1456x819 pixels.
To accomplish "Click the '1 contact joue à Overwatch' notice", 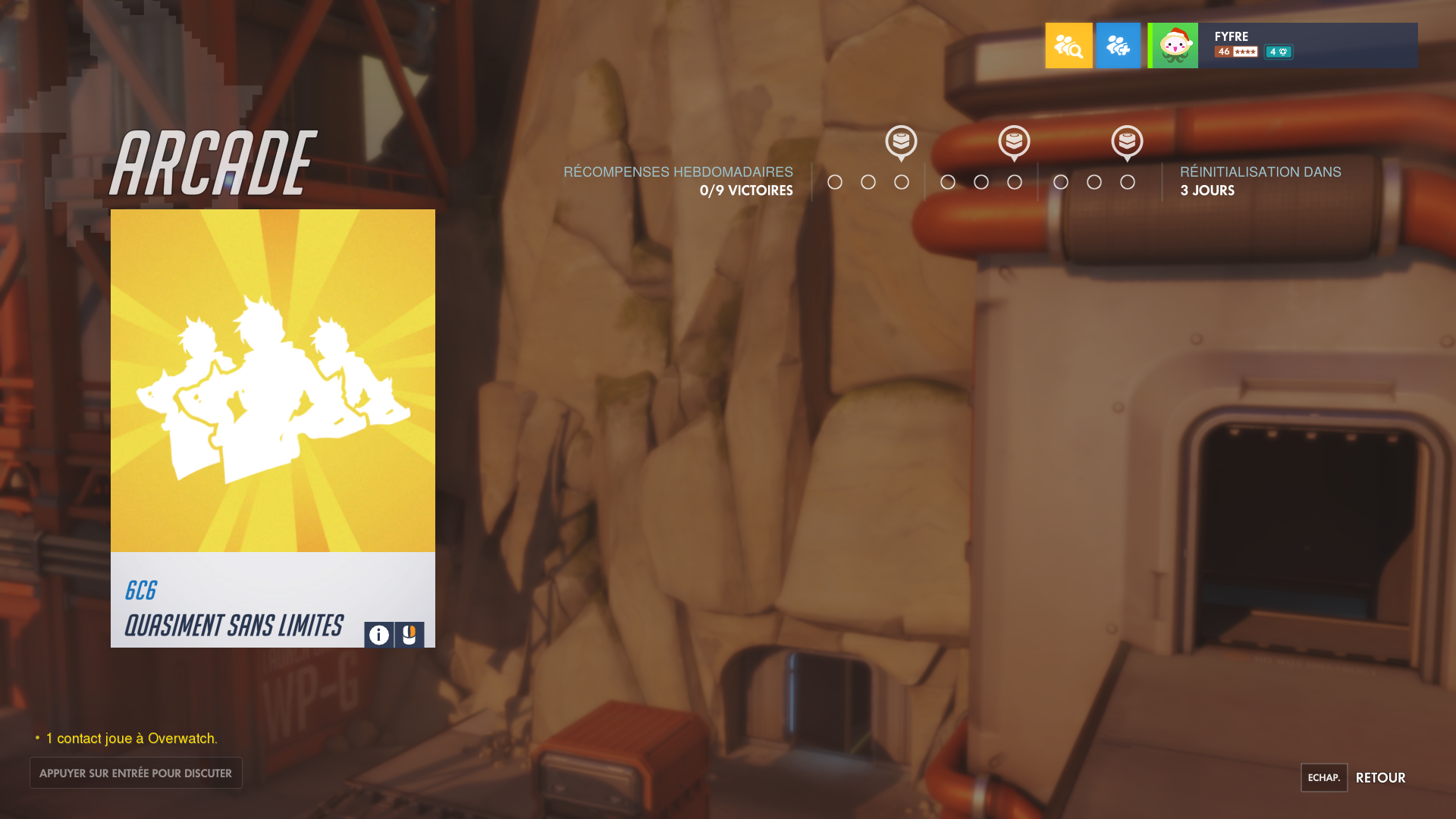I will click(x=131, y=737).
